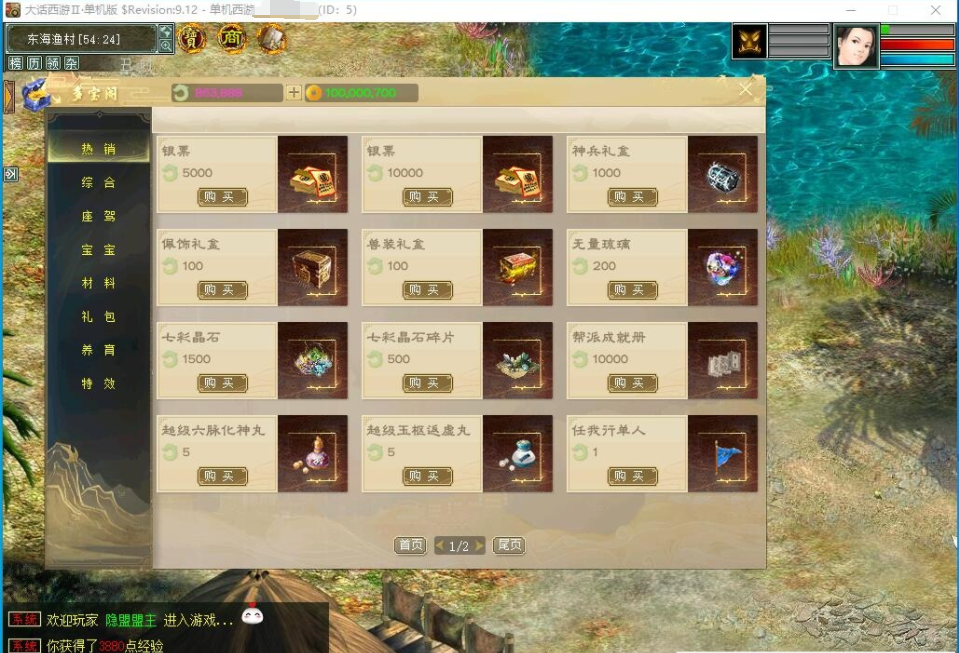The width and height of the screenshot is (959, 653).
Task: Add currency with the plus button
Action: 293,93
